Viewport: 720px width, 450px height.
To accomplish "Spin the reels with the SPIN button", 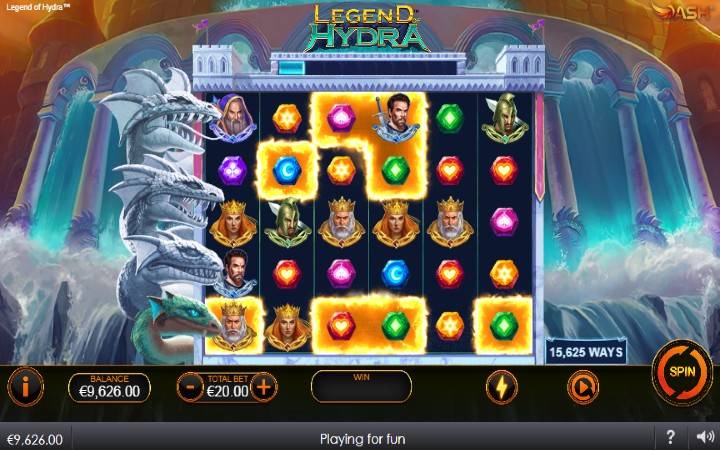I will [x=681, y=371].
